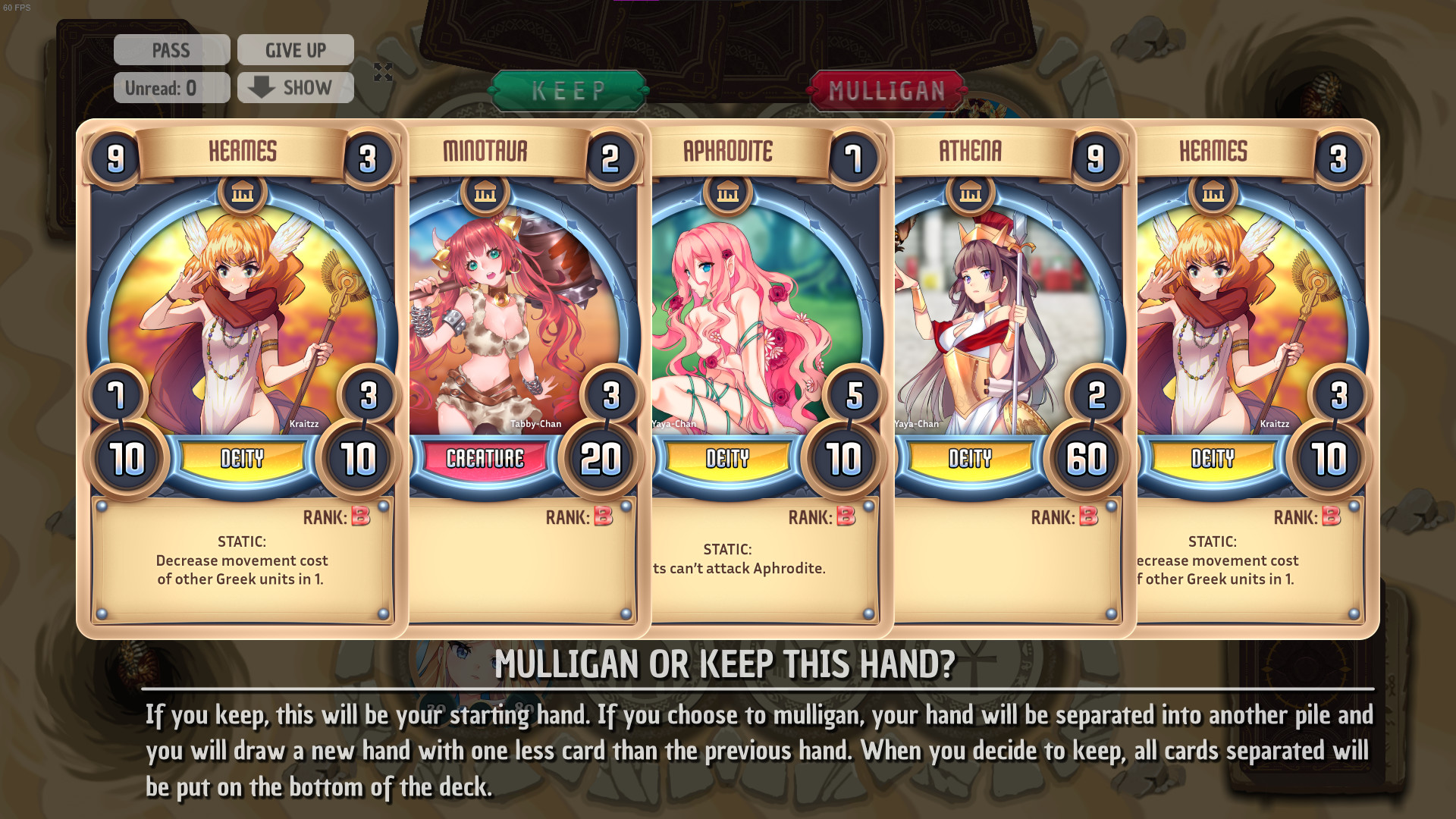Click GIVE UP to concede the match

click(295, 49)
